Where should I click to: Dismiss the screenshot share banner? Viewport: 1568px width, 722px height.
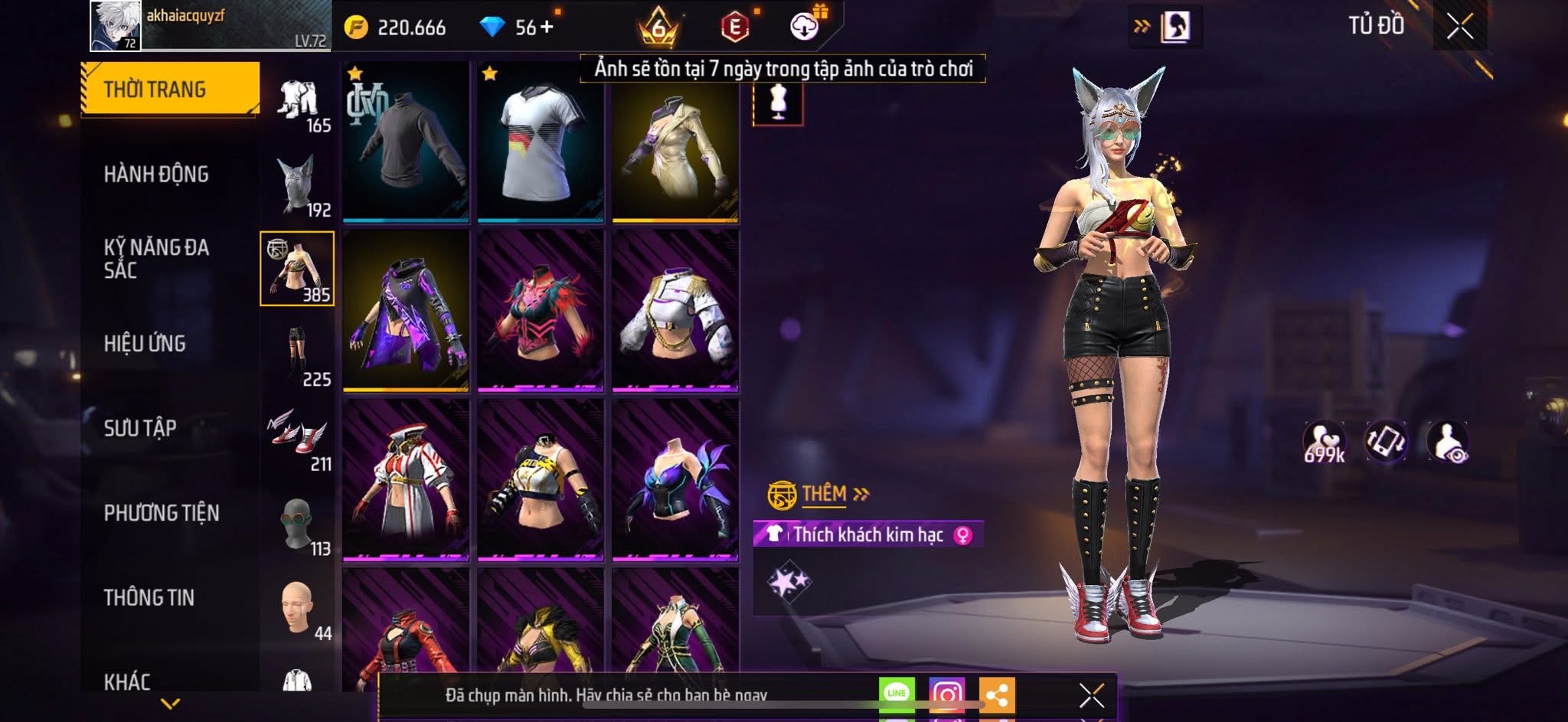tap(1091, 695)
